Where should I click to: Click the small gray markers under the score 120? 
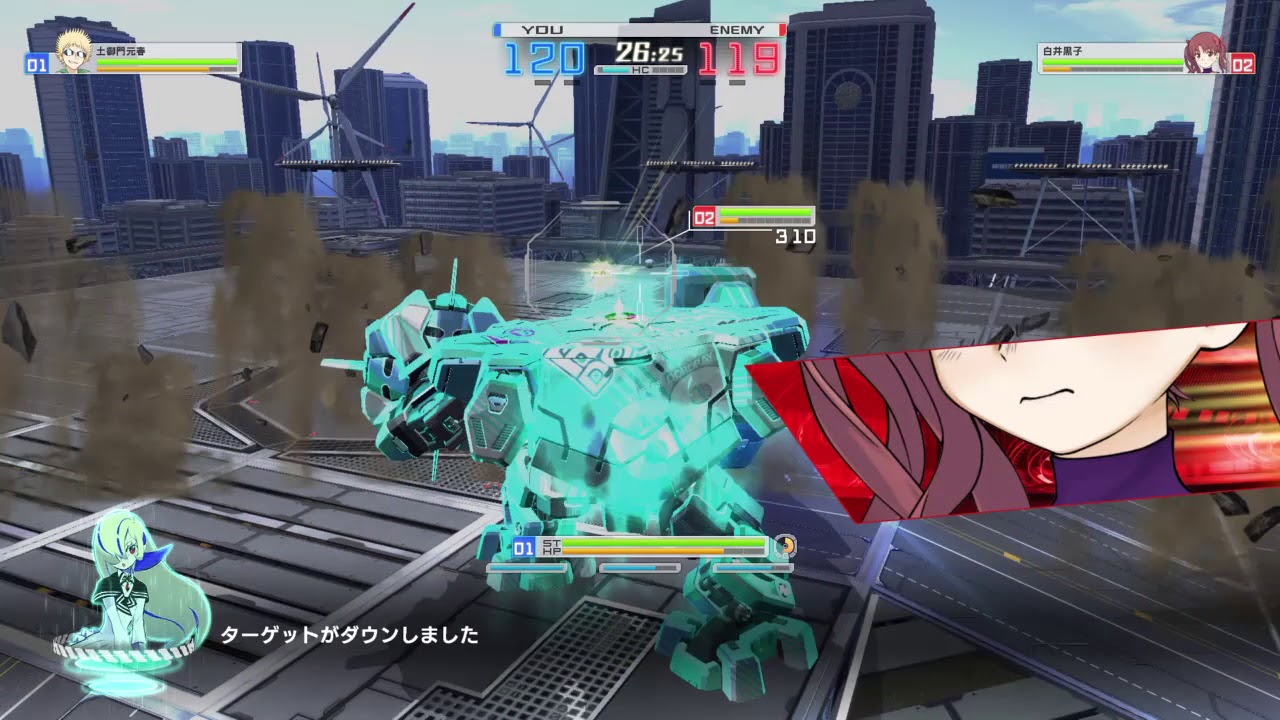click(x=555, y=80)
